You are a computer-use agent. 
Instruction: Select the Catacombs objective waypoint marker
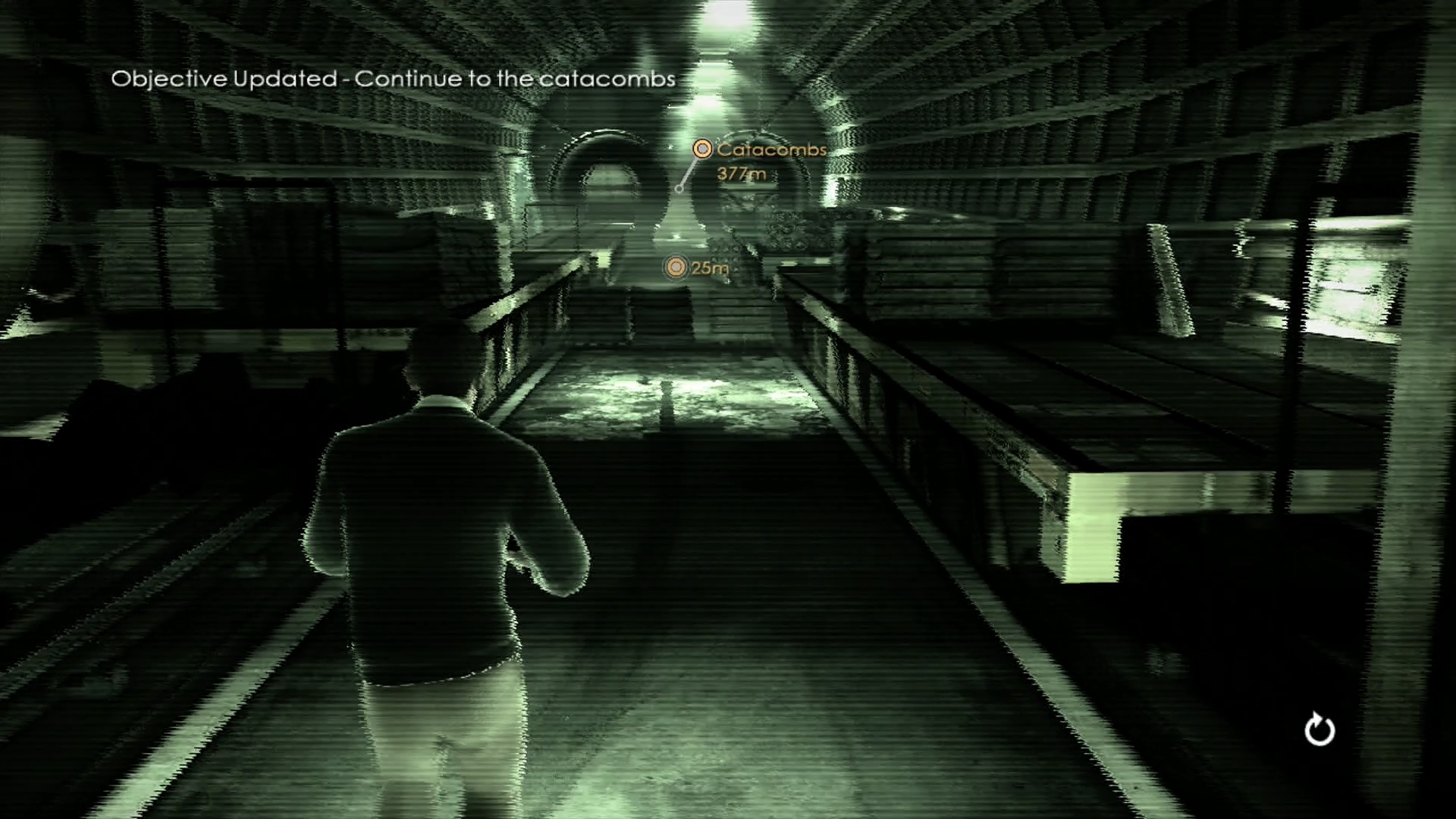click(703, 149)
